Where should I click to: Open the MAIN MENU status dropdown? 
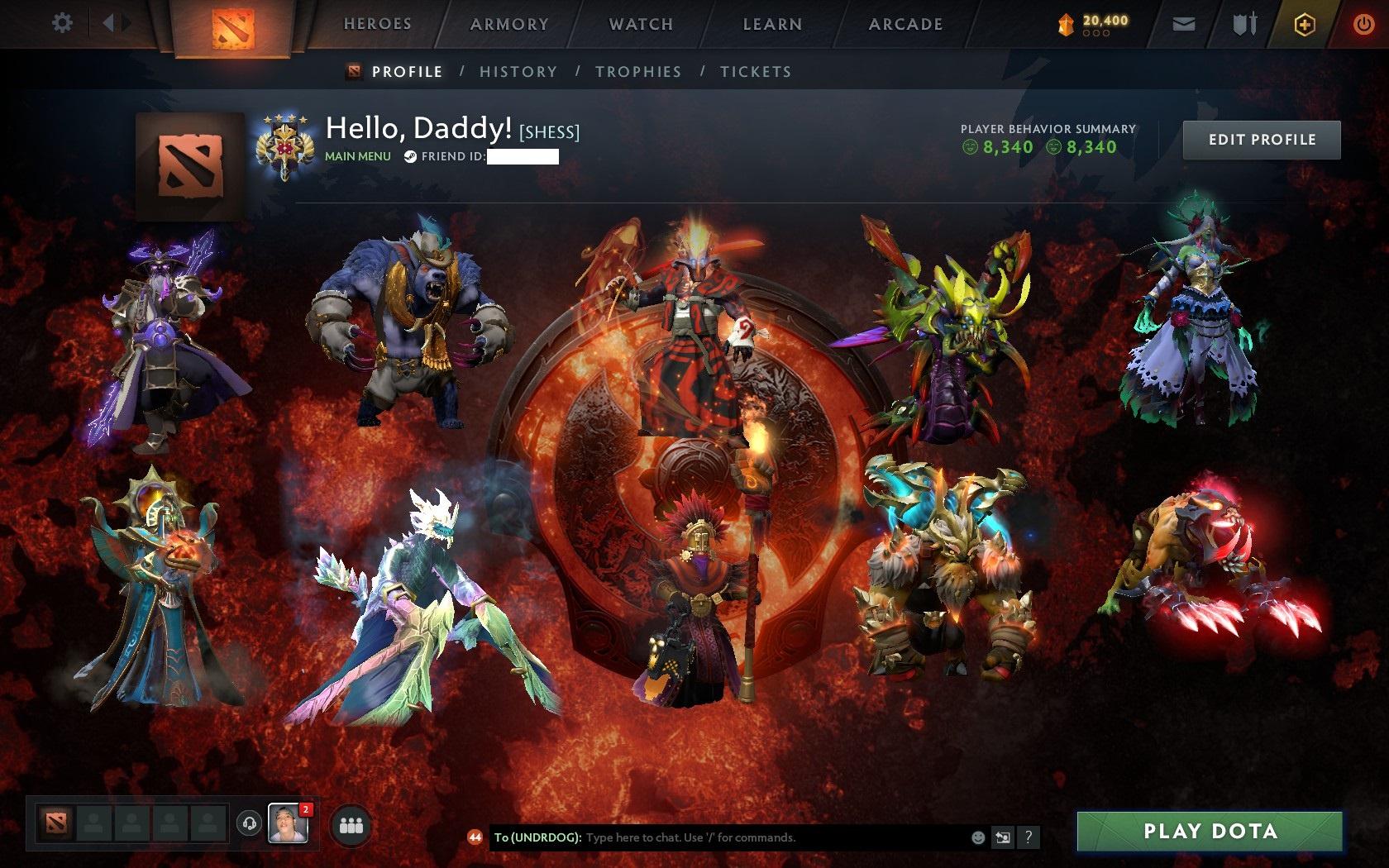tap(357, 155)
